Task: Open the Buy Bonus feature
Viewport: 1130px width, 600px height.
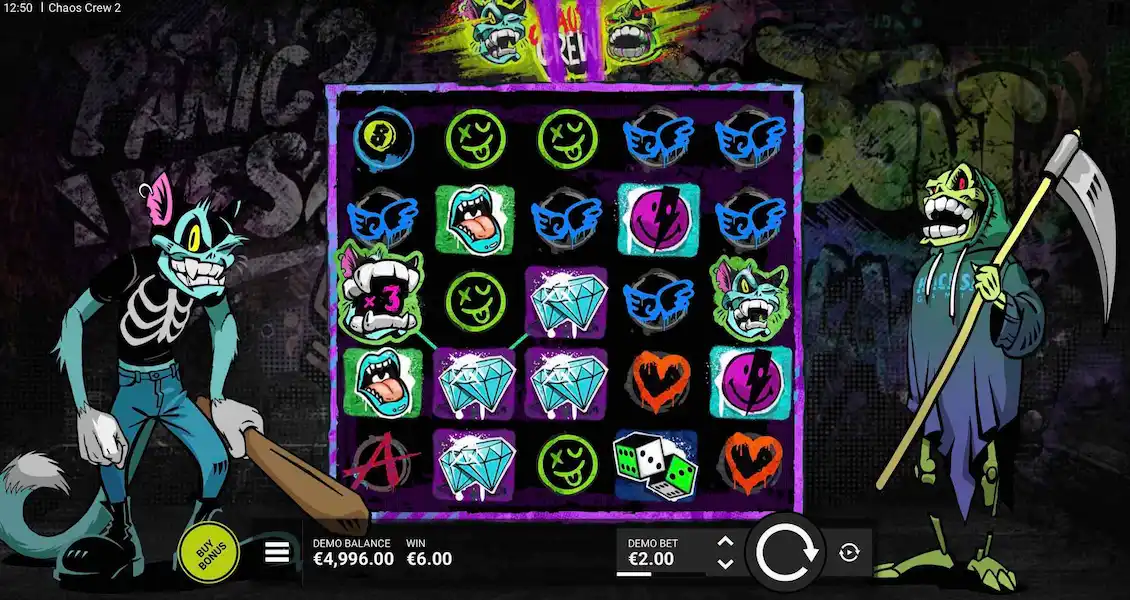Action: click(208, 551)
